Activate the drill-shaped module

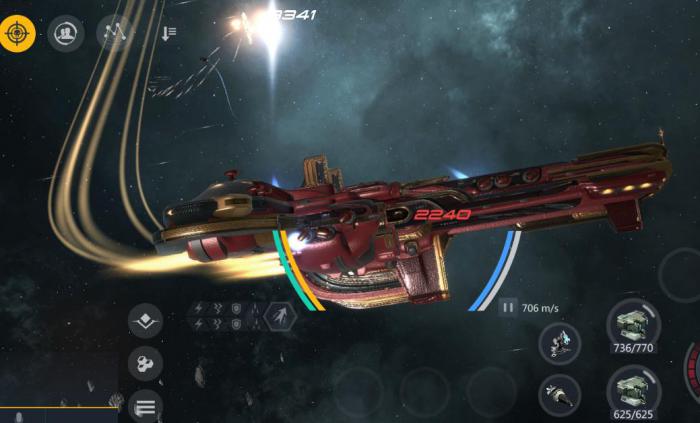coord(560,393)
